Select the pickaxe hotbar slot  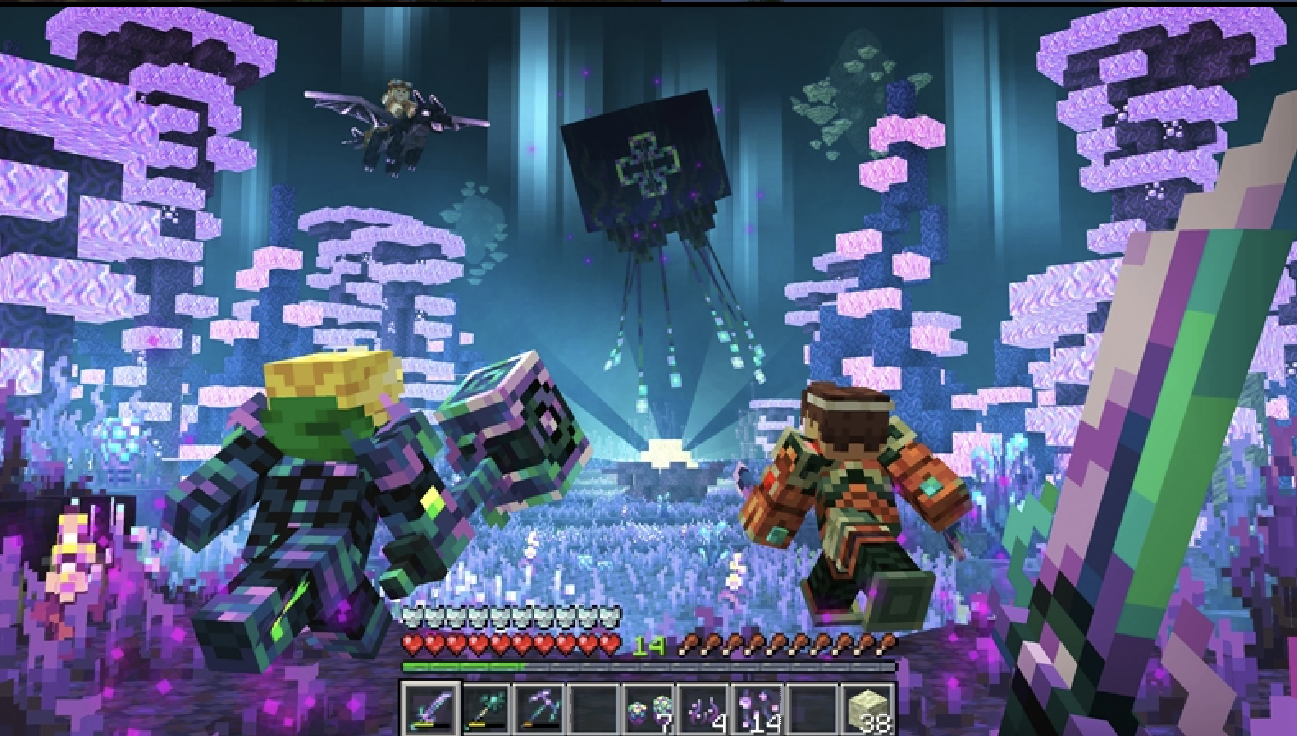(539, 708)
